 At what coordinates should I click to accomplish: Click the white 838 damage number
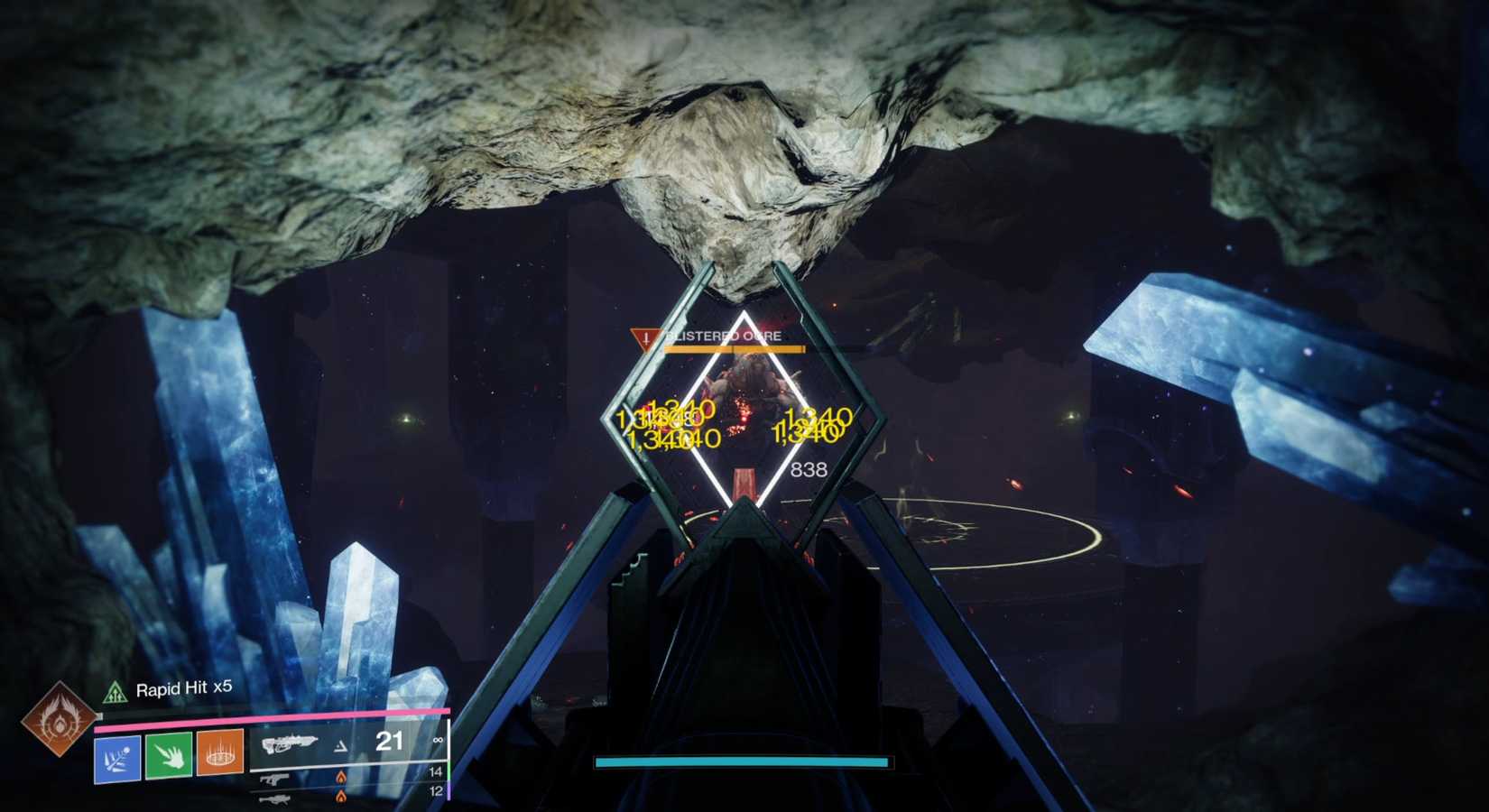coord(808,467)
